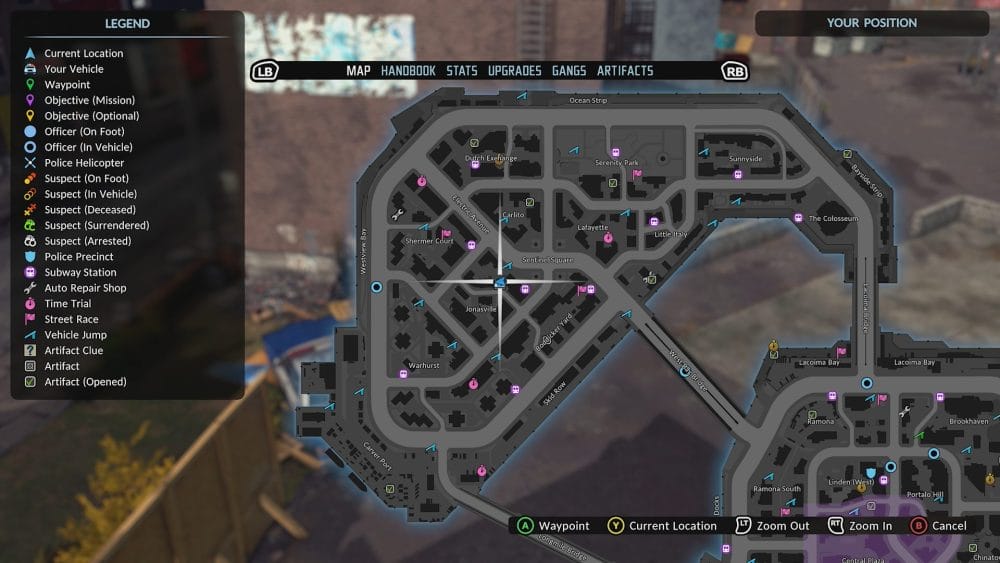Choose the Serenity Park subway station marker

pos(616,153)
